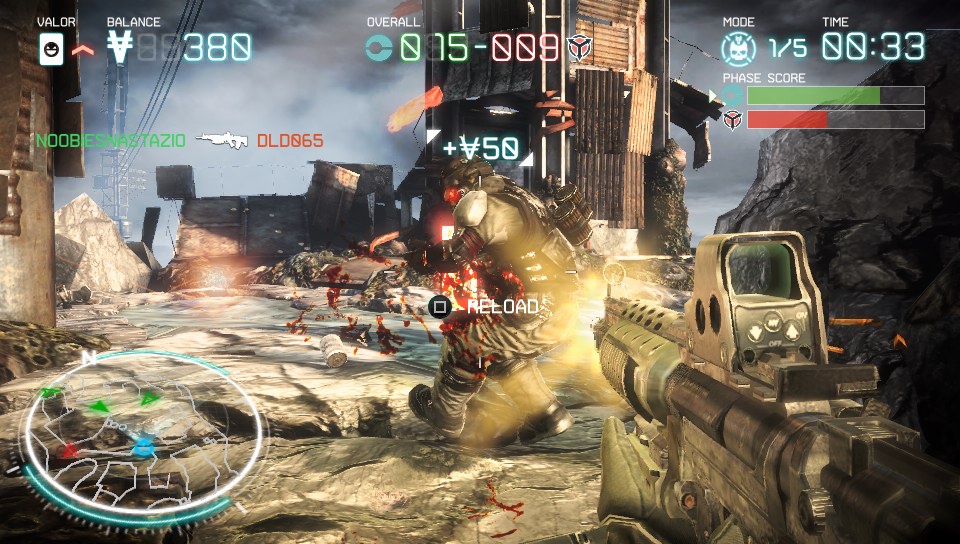Open the circular minimap radar

146,436
